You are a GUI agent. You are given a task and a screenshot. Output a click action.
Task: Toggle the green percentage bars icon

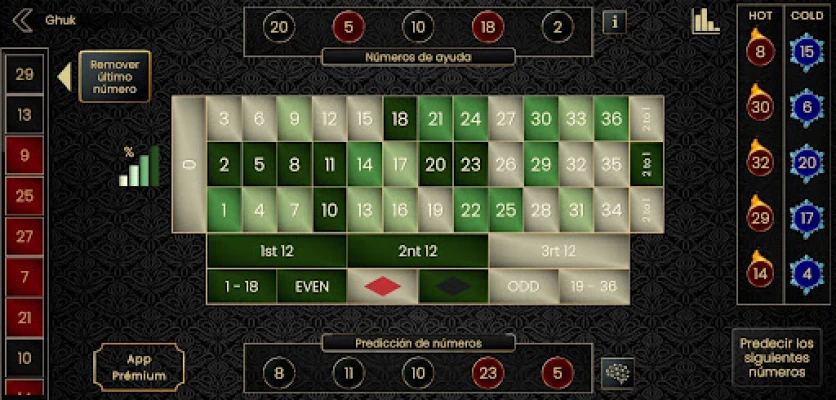coord(139,166)
